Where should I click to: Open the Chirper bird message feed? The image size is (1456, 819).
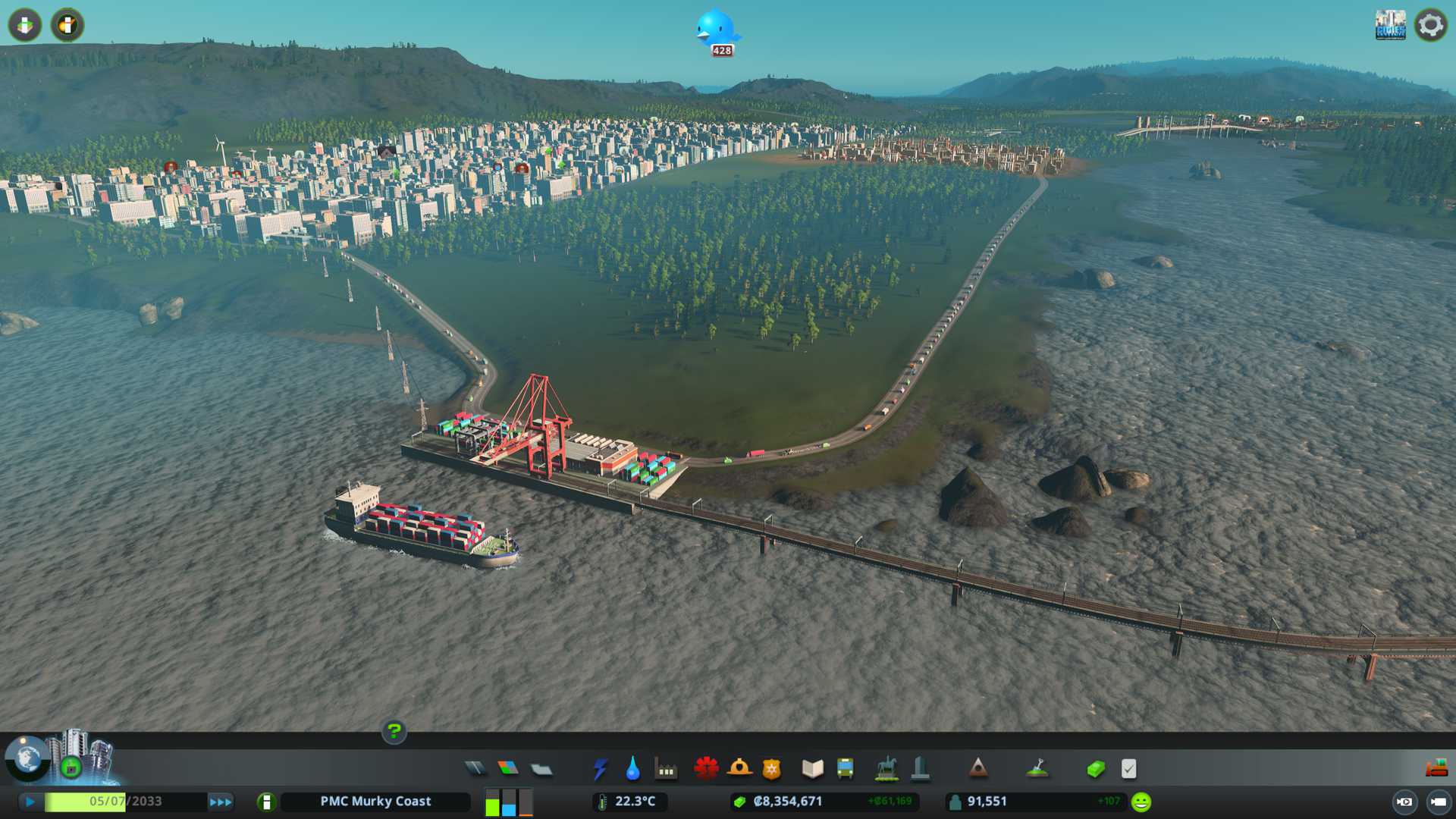tap(717, 30)
